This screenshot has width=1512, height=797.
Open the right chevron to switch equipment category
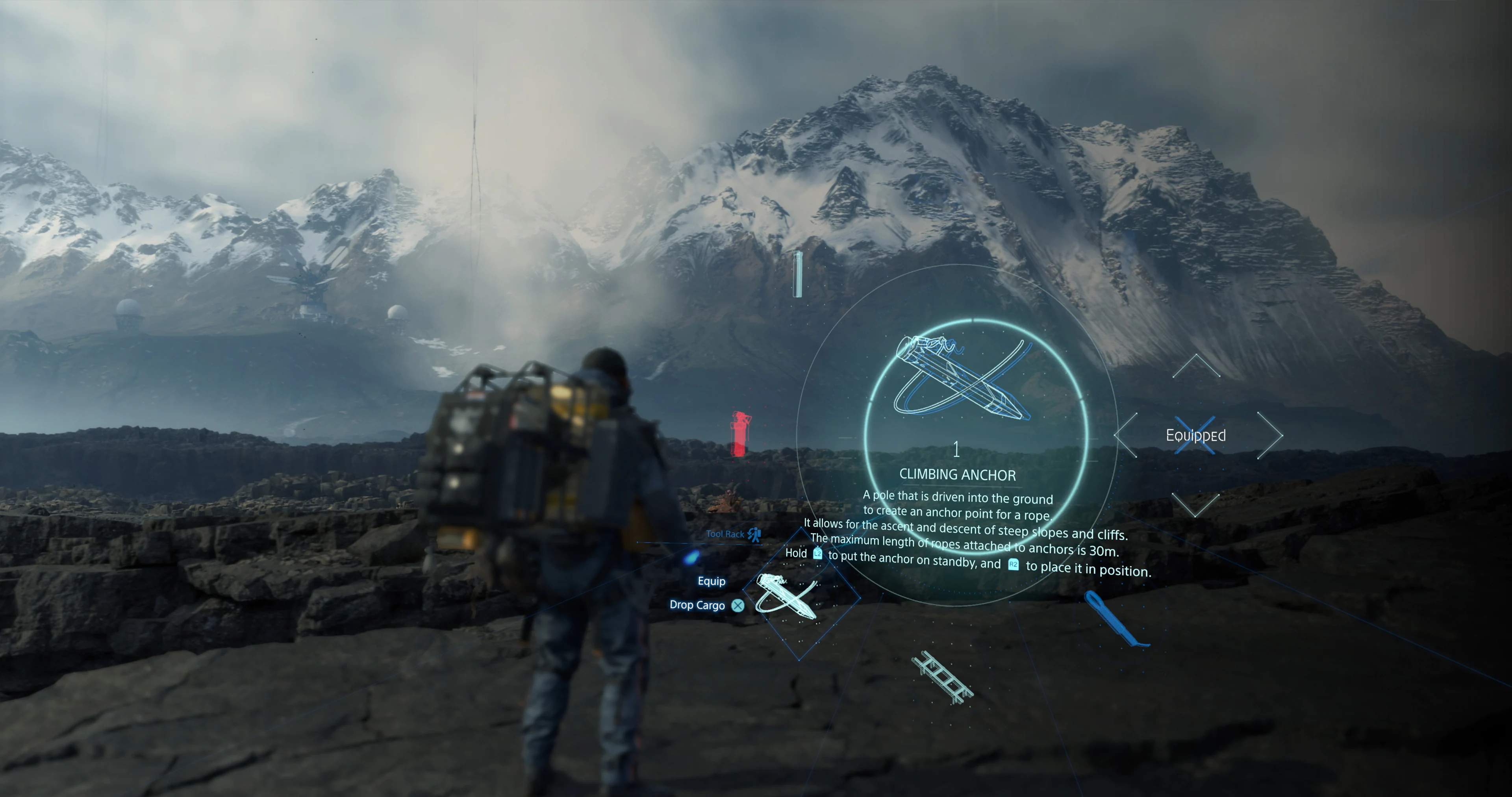pos(1275,435)
